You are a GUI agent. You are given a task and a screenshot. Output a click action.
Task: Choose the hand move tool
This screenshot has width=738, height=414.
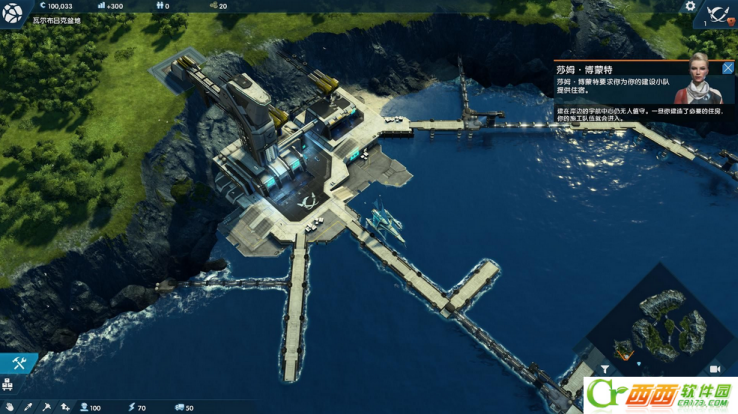(x=11, y=407)
